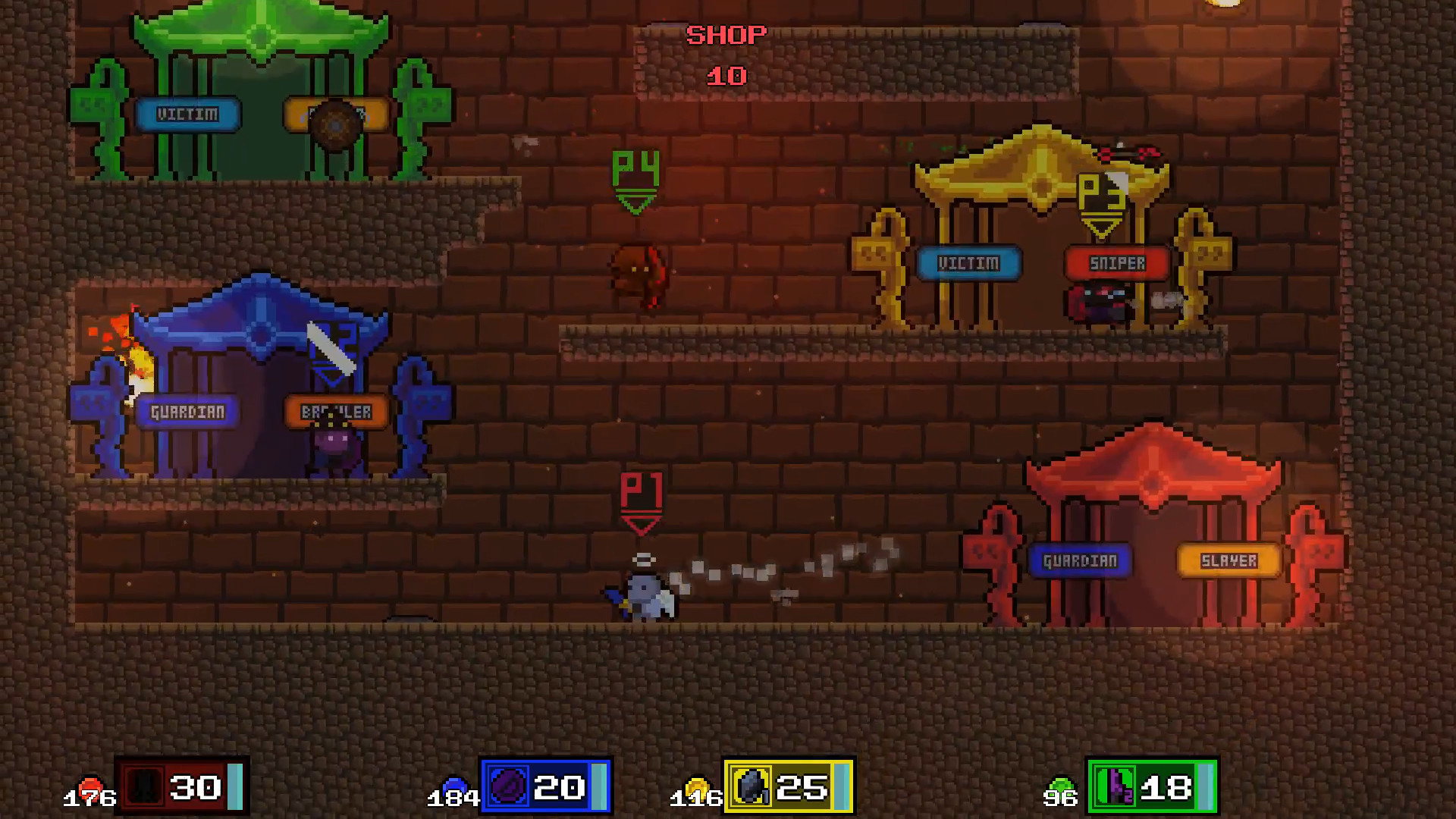Image resolution: width=1456 pixels, height=819 pixels.
Task: Click the SNIPER role label on the yellow tent
Action: click(1118, 263)
